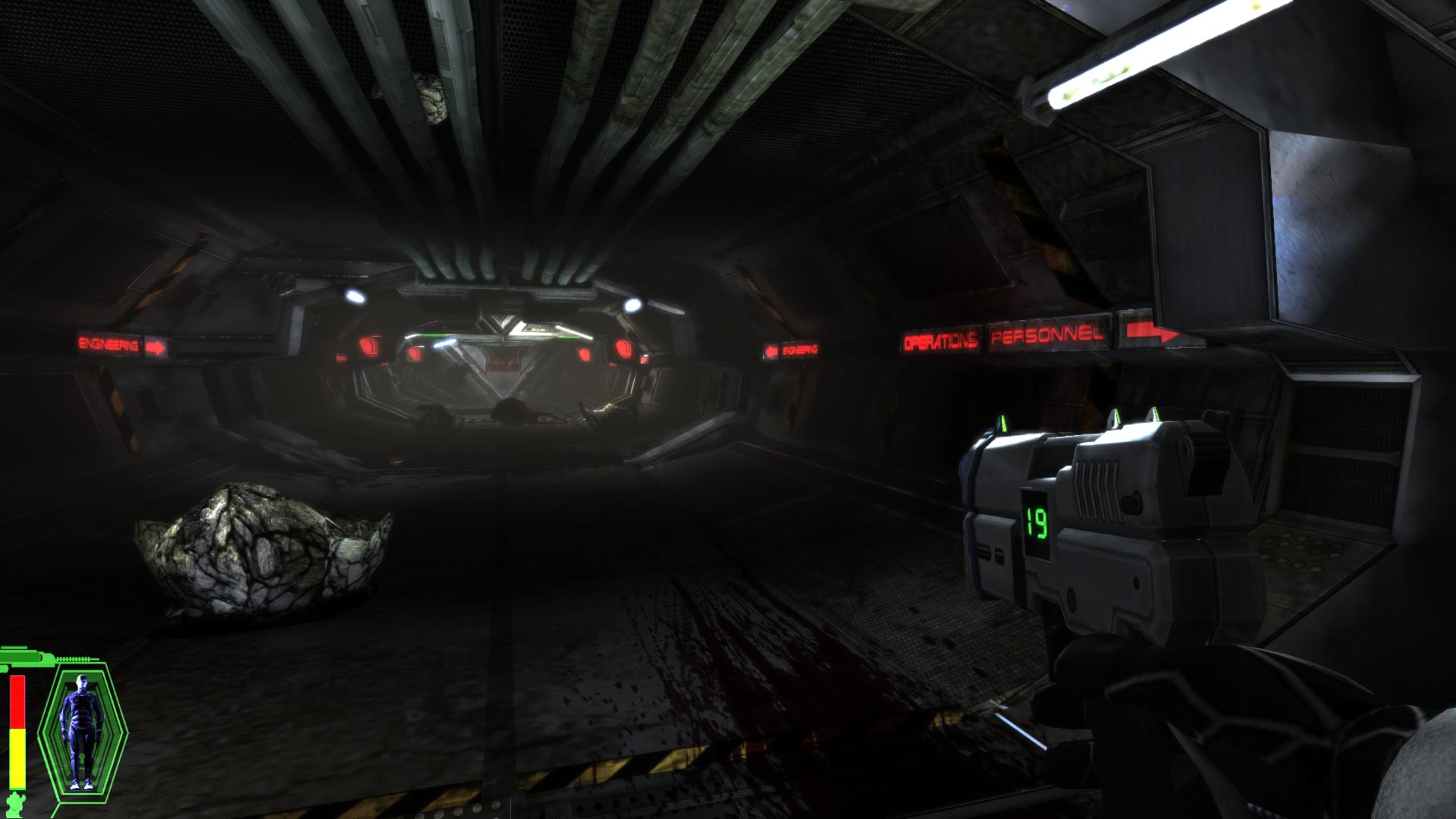Click the yellow armor bar on the HUD

coord(18,758)
